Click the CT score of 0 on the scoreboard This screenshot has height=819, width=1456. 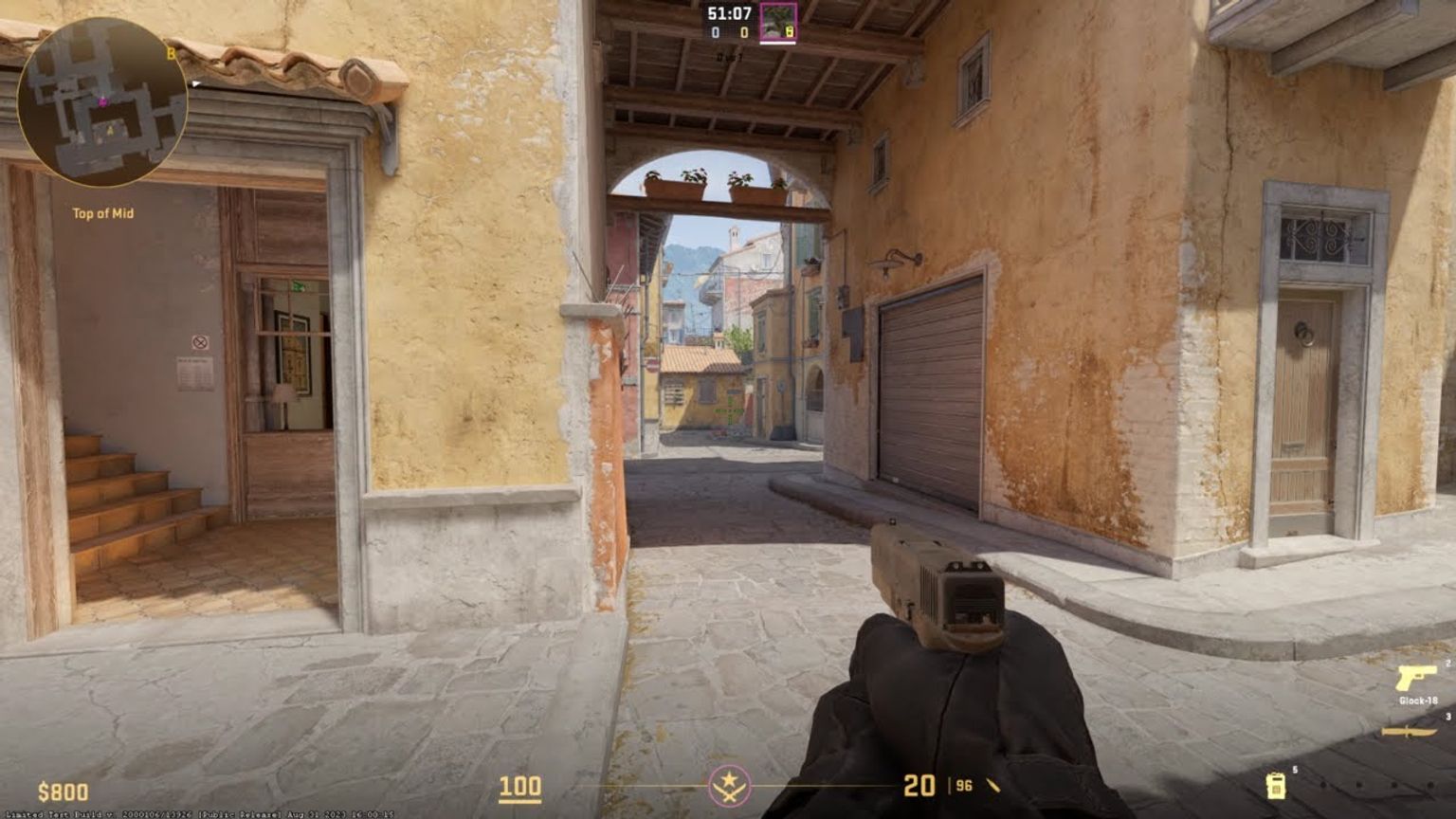[716, 31]
